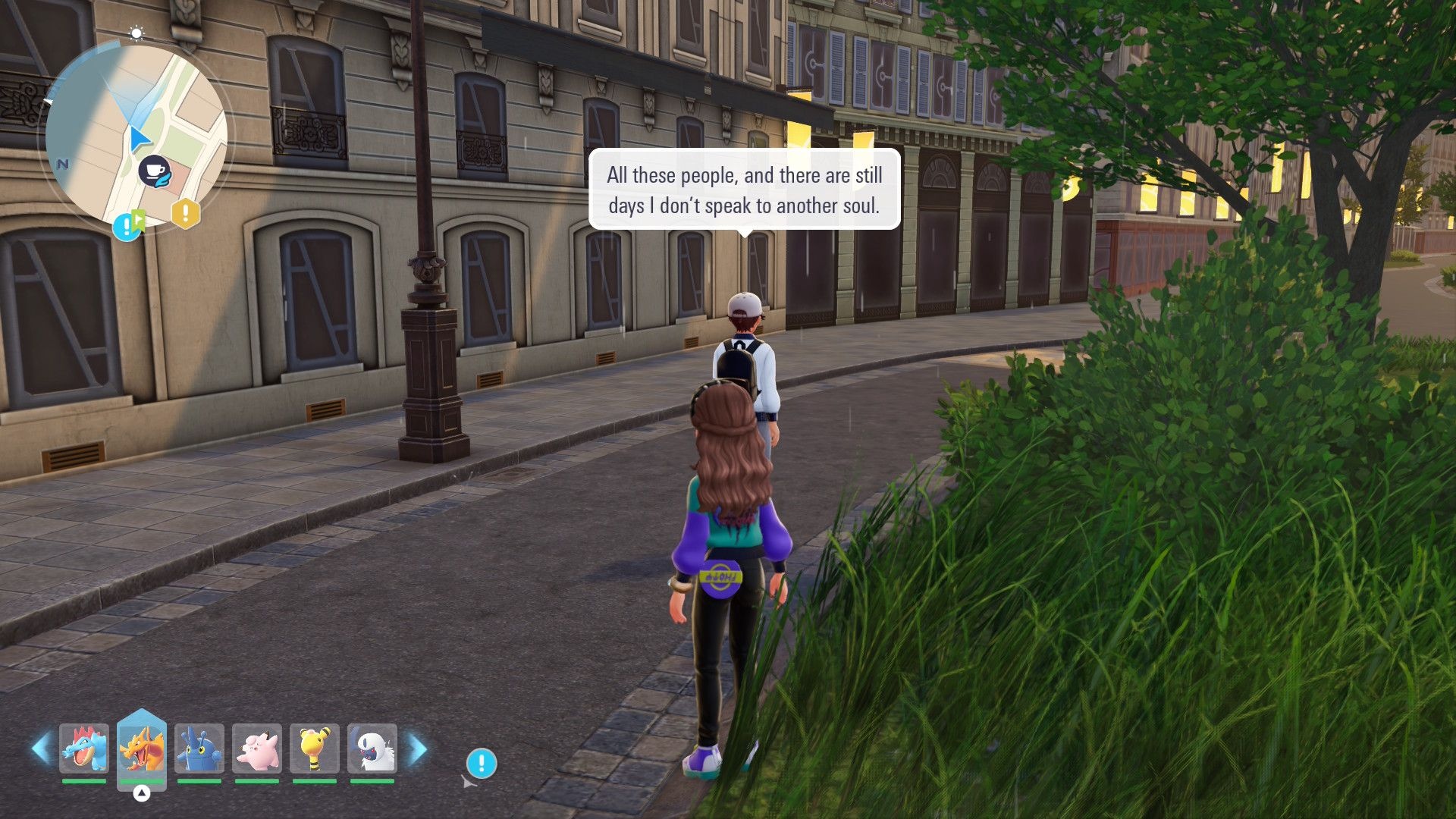Choose the Charizard party slot

142,748
